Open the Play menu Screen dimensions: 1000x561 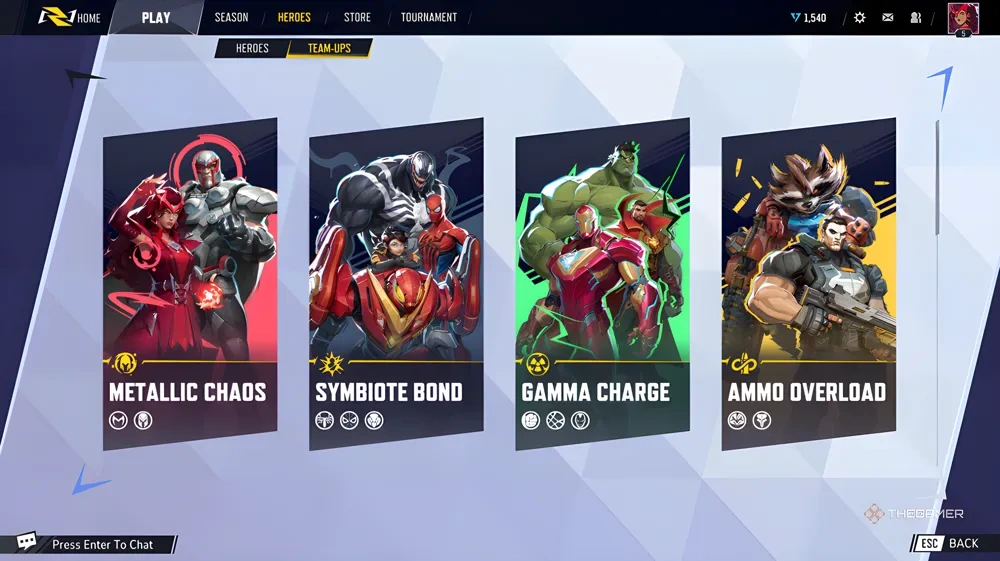click(x=156, y=17)
